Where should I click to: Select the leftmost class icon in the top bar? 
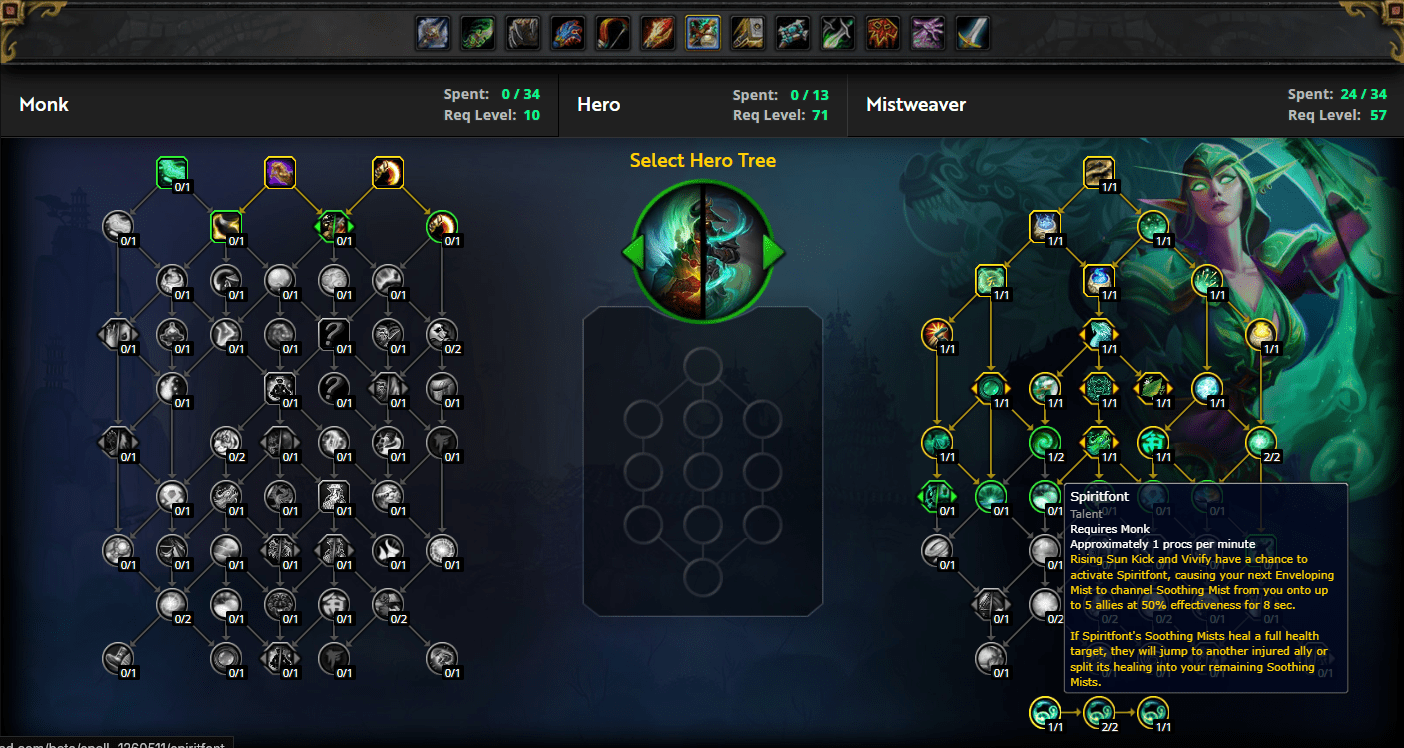click(x=432, y=32)
